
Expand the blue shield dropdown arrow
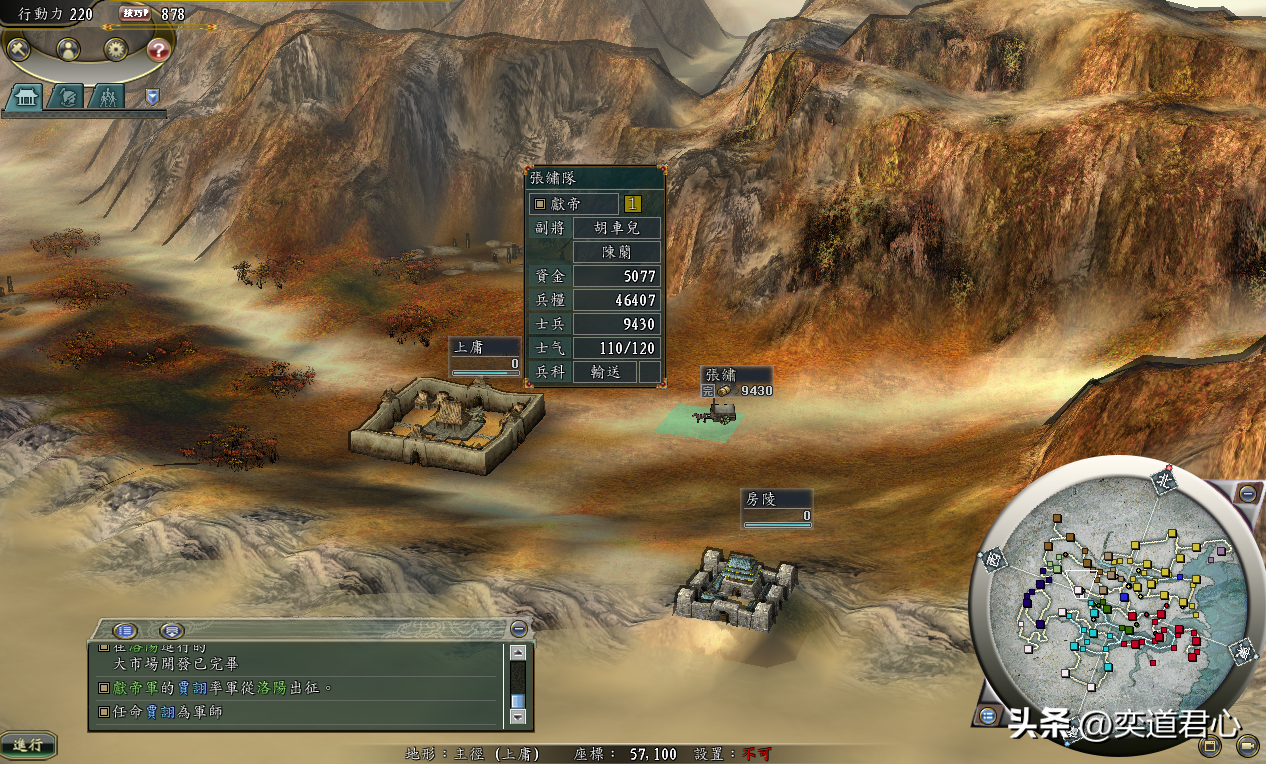pyautogui.click(x=152, y=96)
